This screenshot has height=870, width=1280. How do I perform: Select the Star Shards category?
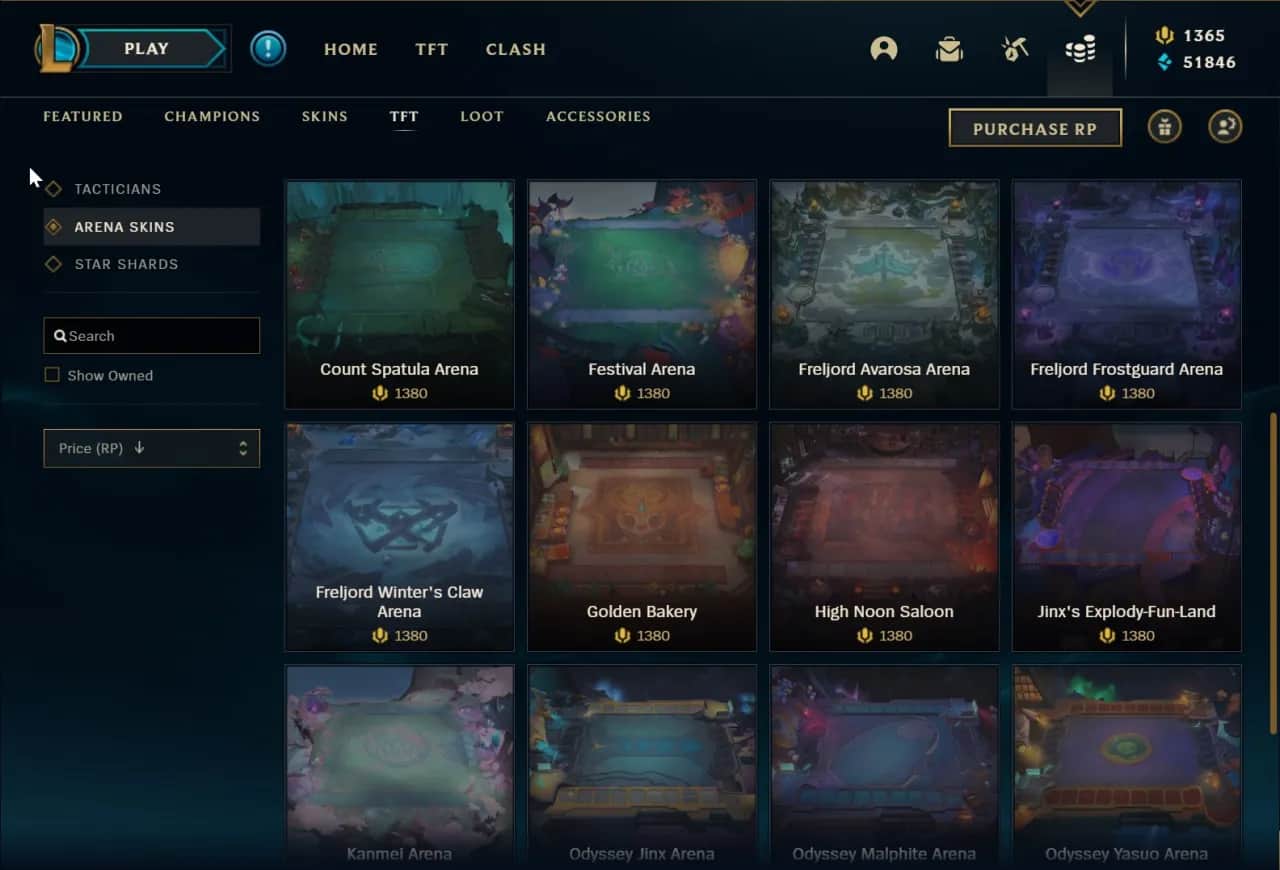(126, 264)
